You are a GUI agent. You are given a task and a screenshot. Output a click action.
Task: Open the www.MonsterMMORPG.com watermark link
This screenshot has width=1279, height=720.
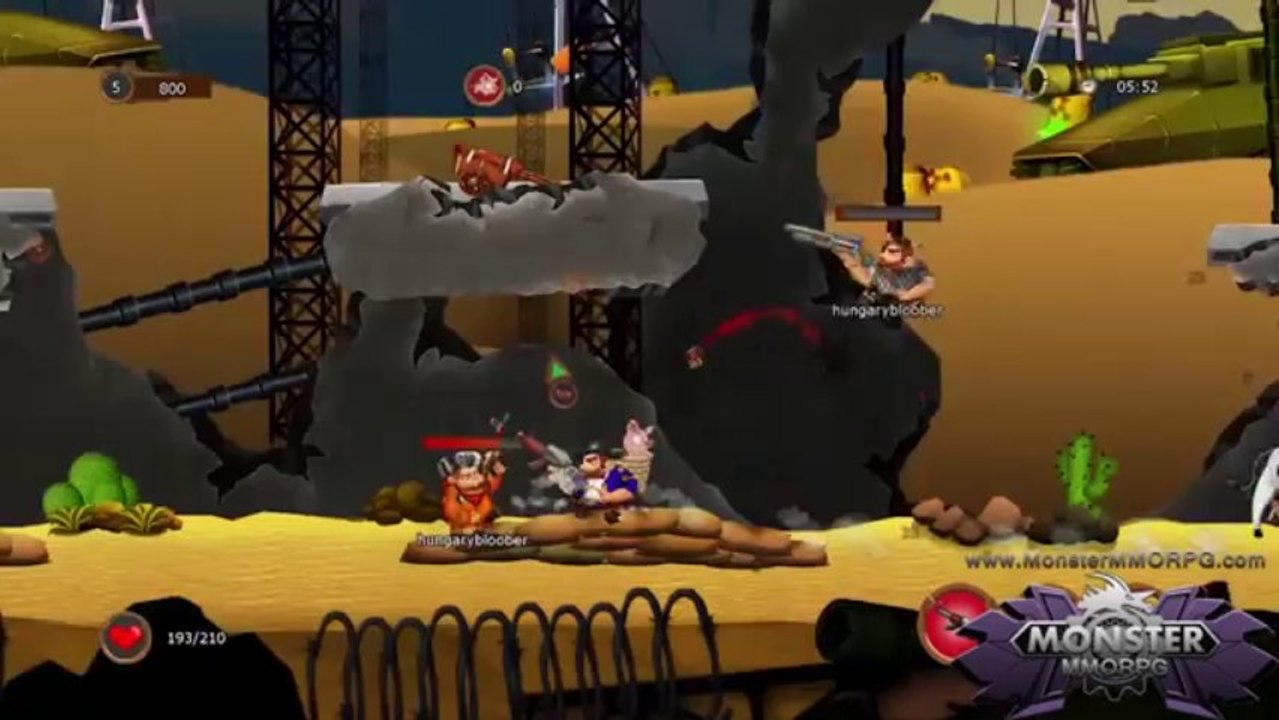click(1114, 561)
